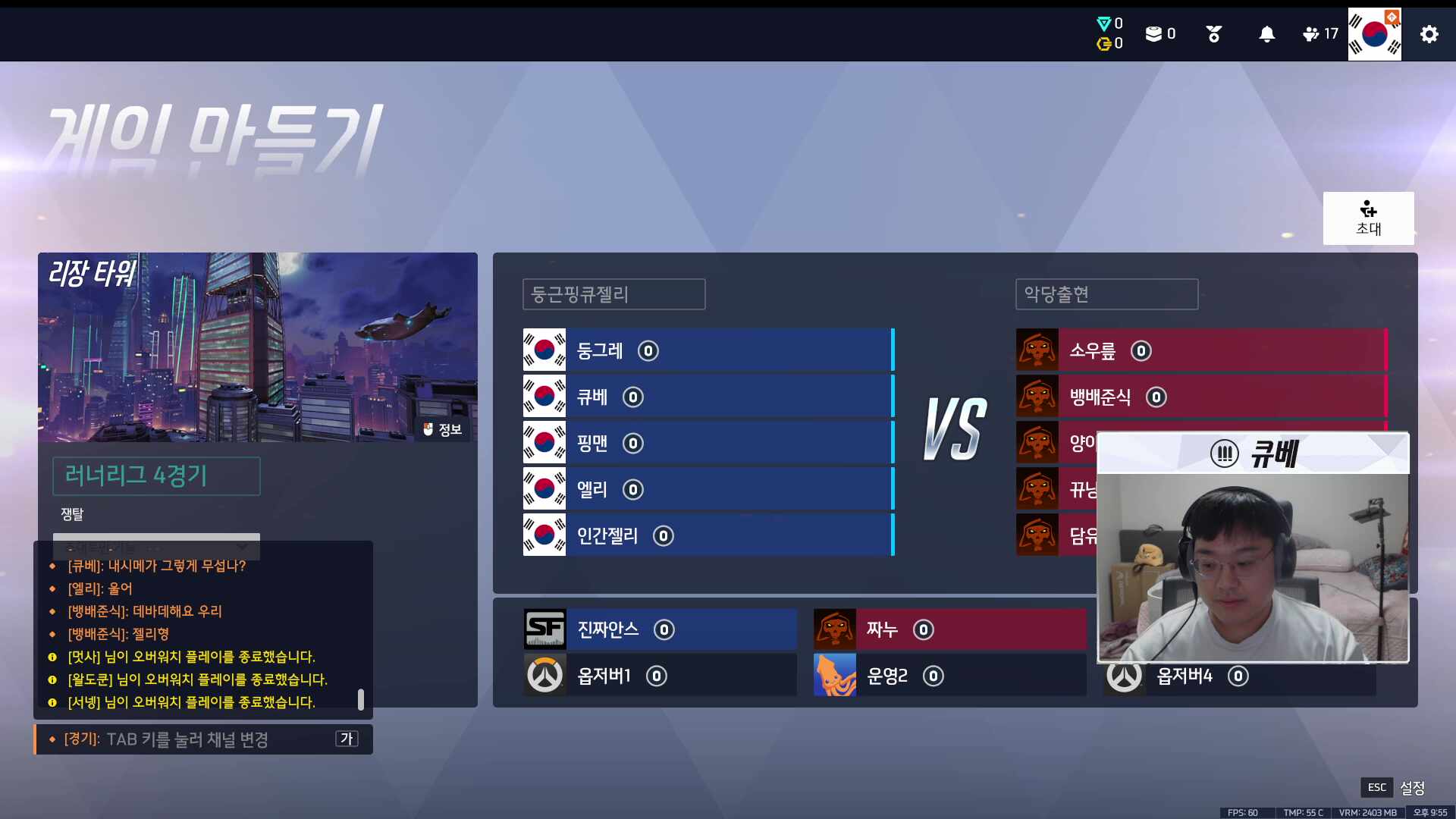Click the Korean flag beside 둥그레
This screenshot has height=819, width=1456.
(544, 350)
